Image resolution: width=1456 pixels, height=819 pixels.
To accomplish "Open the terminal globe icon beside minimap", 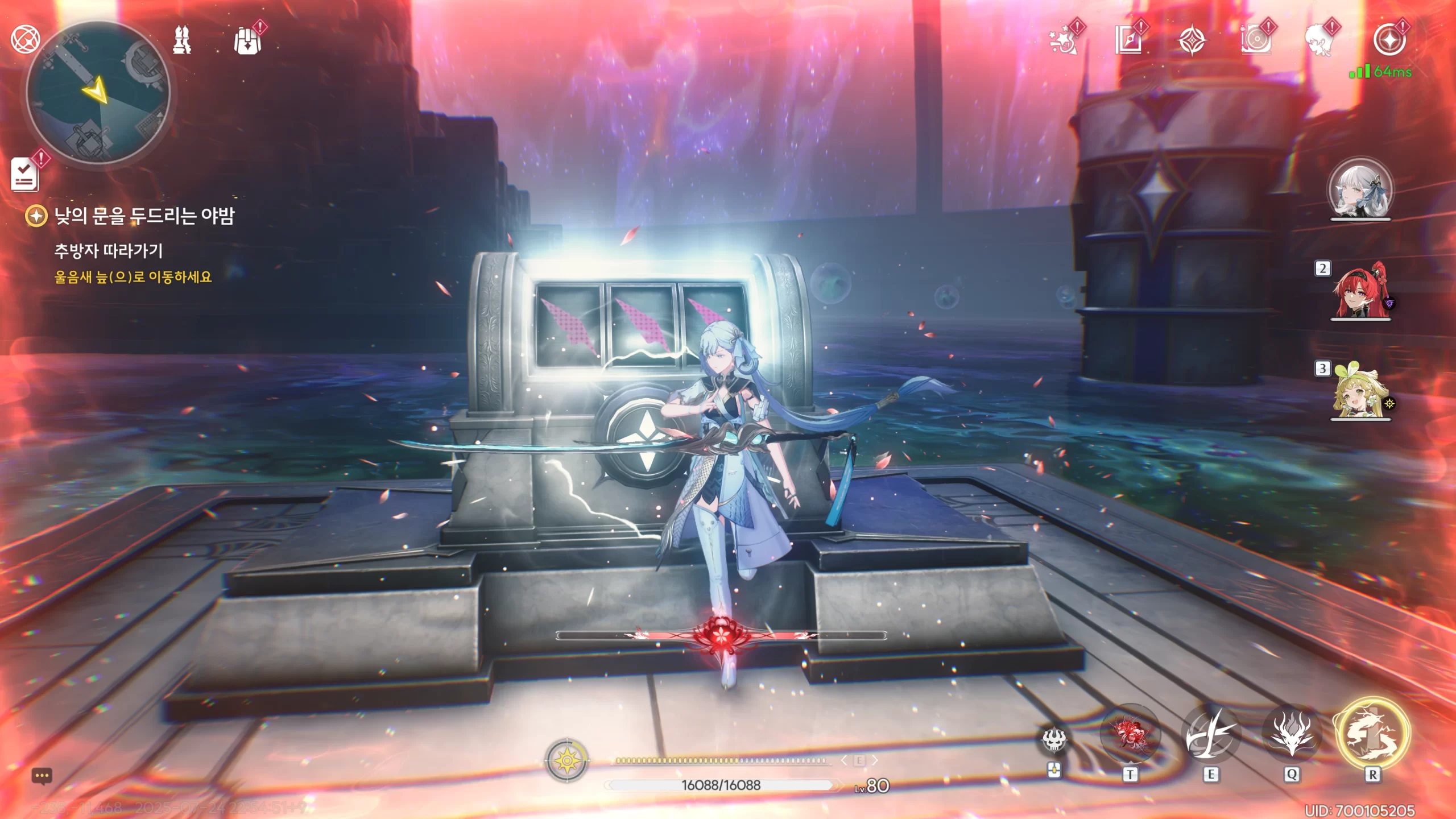I will point(25,39).
